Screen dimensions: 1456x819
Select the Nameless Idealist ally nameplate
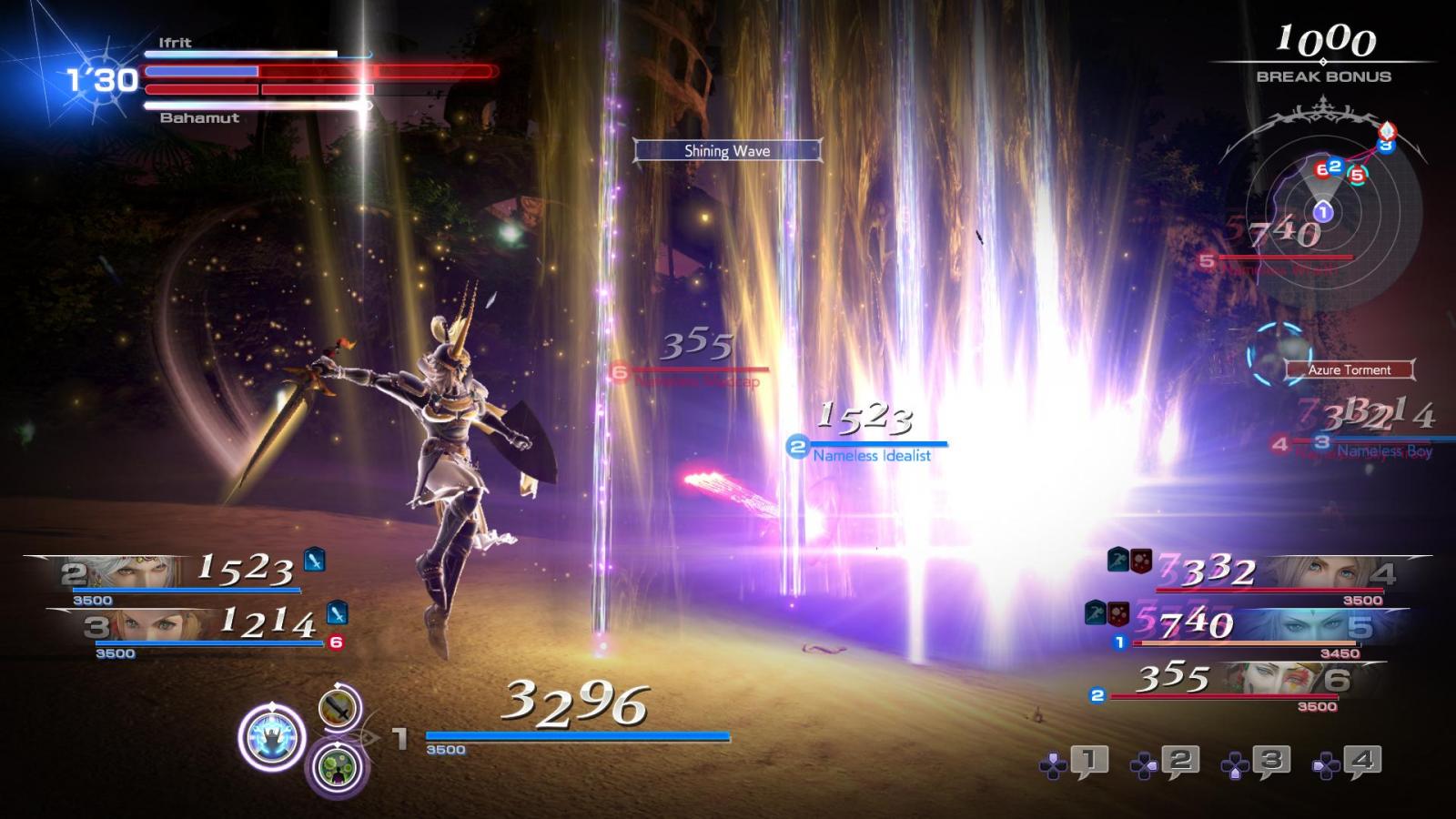(x=871, y=455)
